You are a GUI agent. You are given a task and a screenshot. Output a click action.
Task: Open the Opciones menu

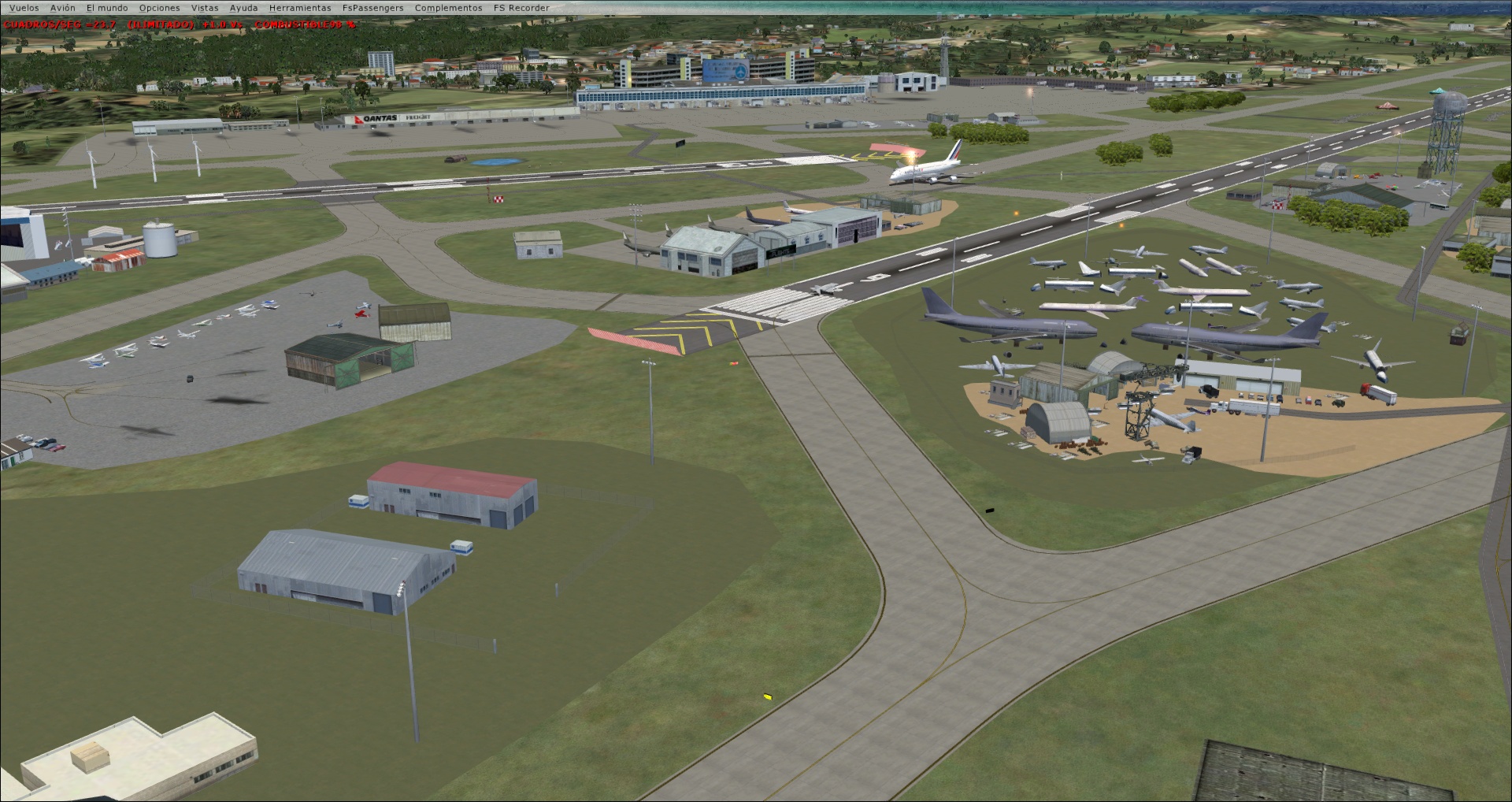159,7
